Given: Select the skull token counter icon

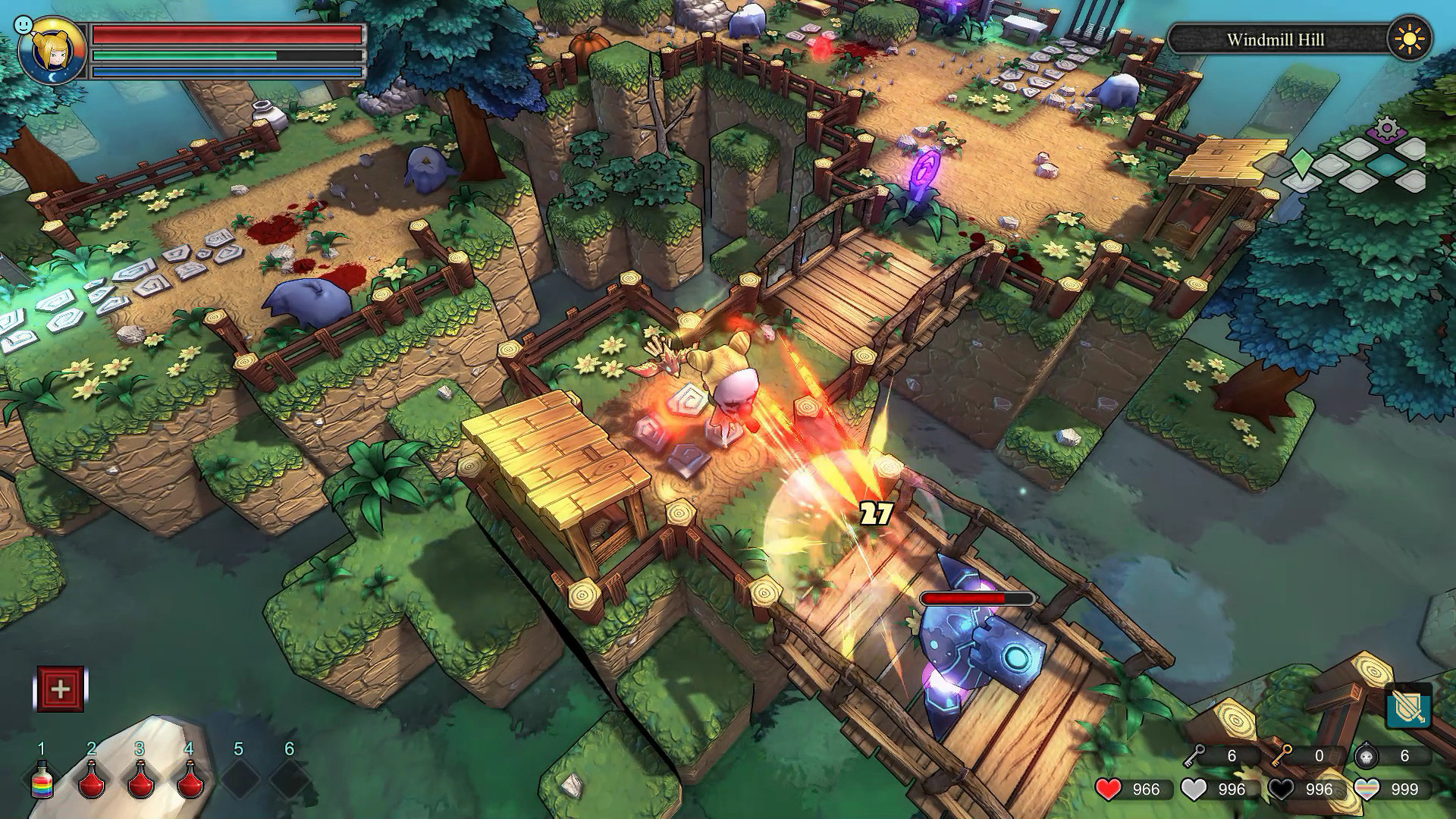Looking at the screenshot, I should pos(1367,756).
